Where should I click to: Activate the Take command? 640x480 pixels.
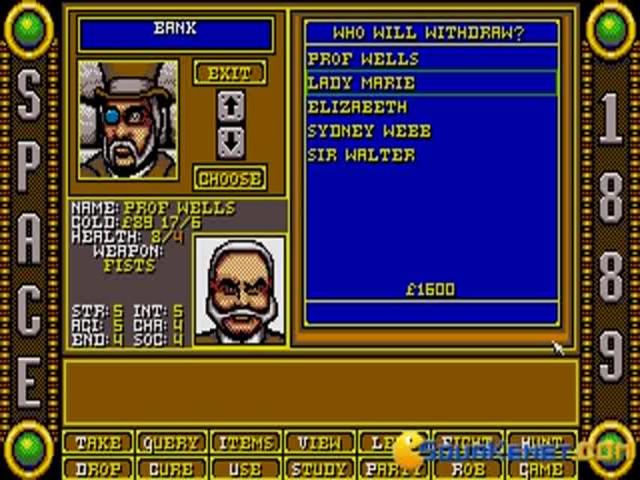point(98,443)
